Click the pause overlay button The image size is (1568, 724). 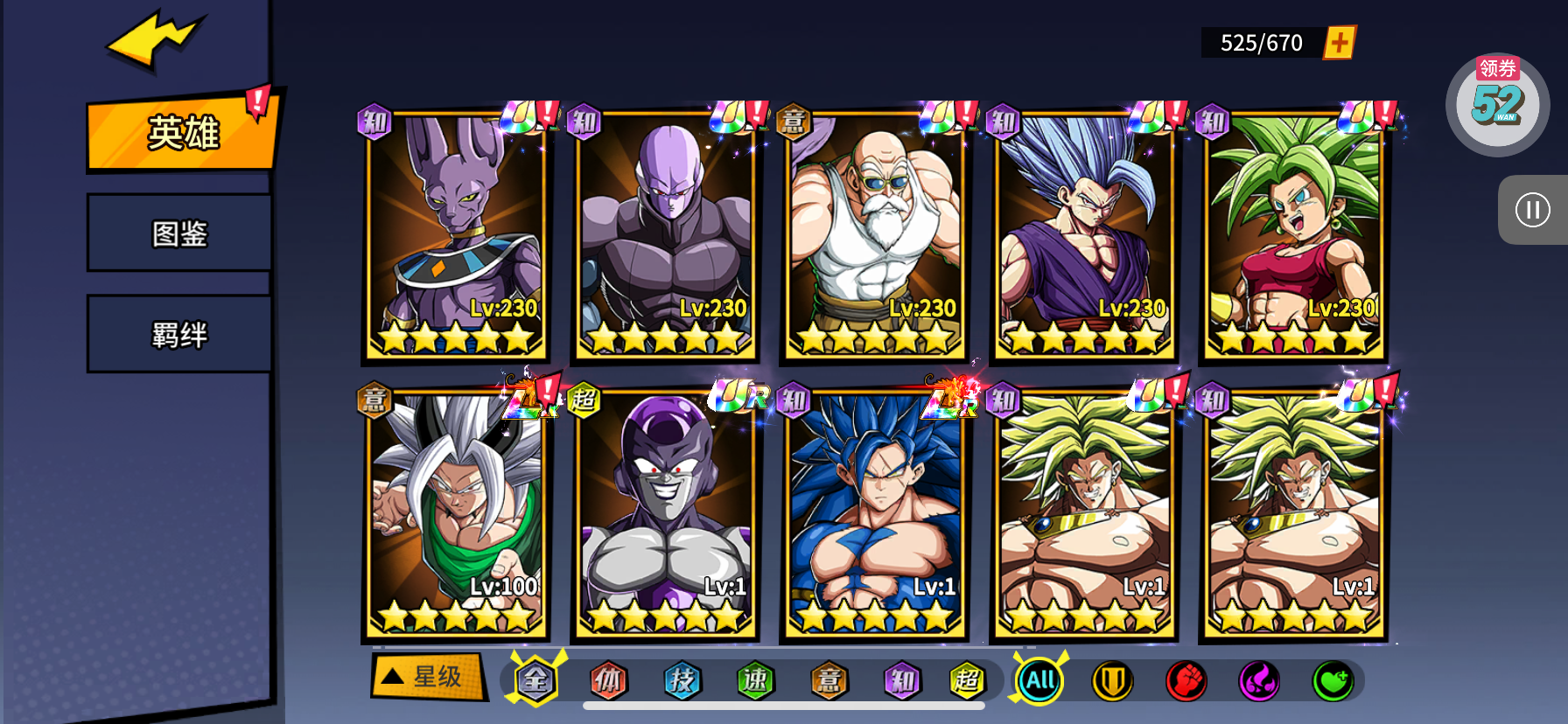coord(1532,210)
